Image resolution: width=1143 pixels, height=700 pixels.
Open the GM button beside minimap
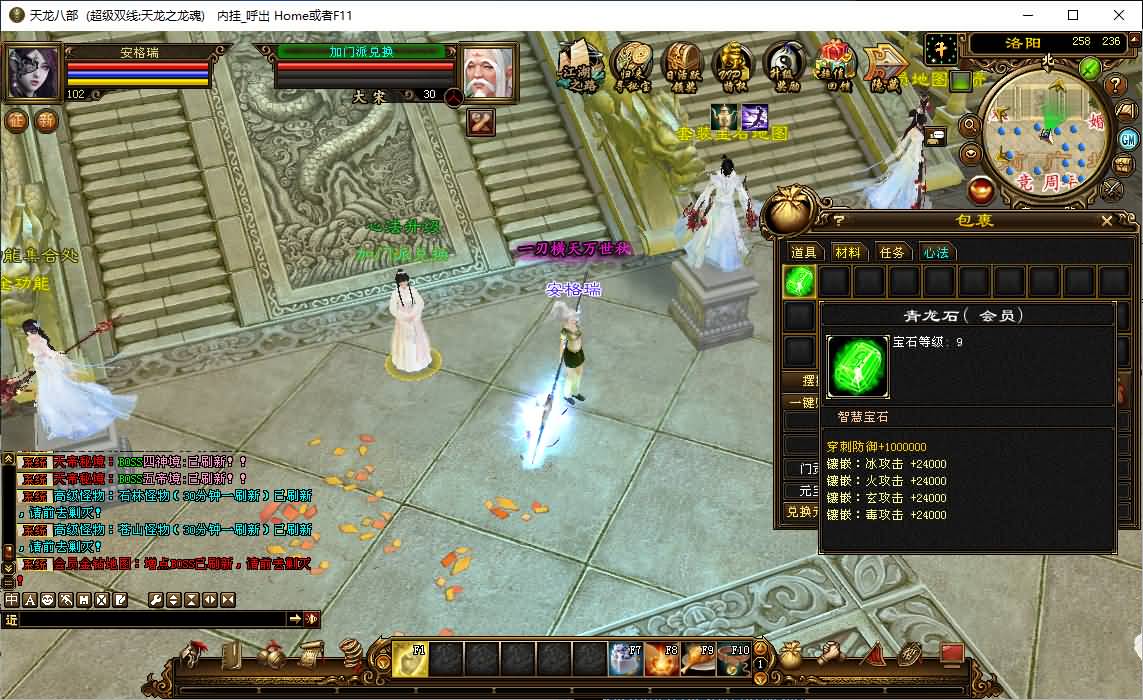click(x=1128, y=139)
